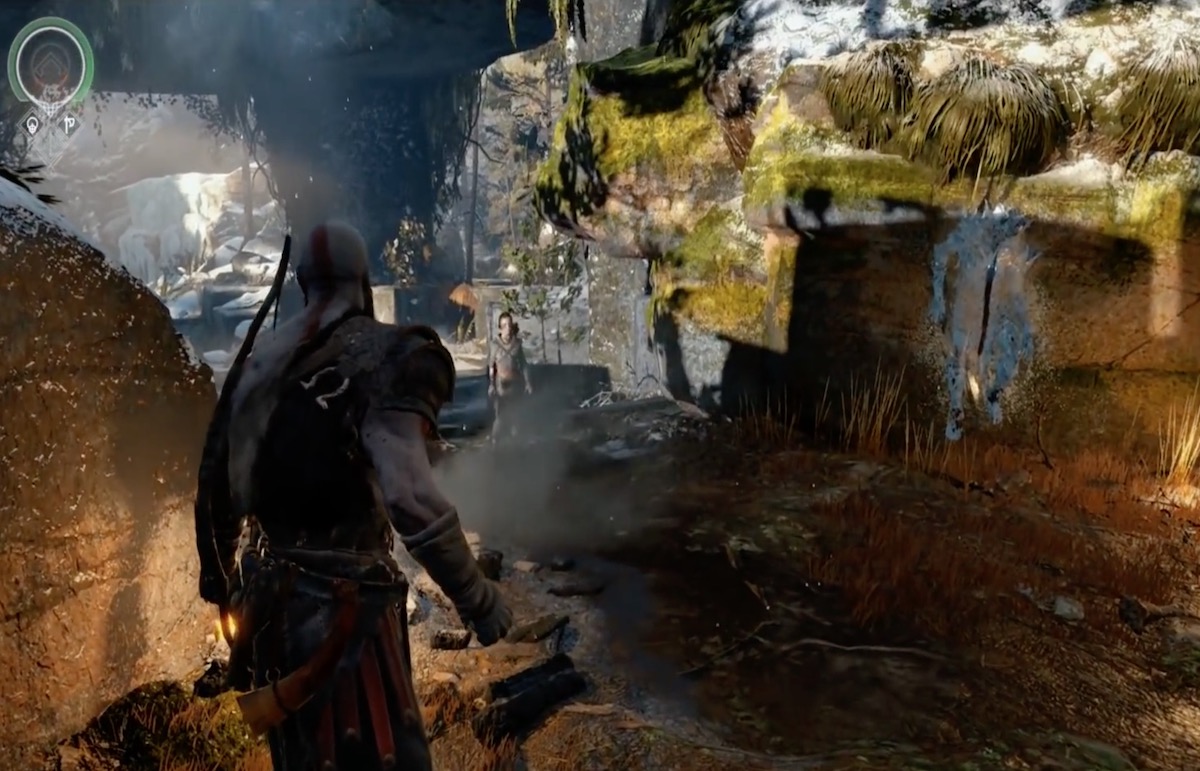Select the head-shaped diamond icon
Image resolution: width=1200 pixels, height=771 pixels.
coord(32,125)
